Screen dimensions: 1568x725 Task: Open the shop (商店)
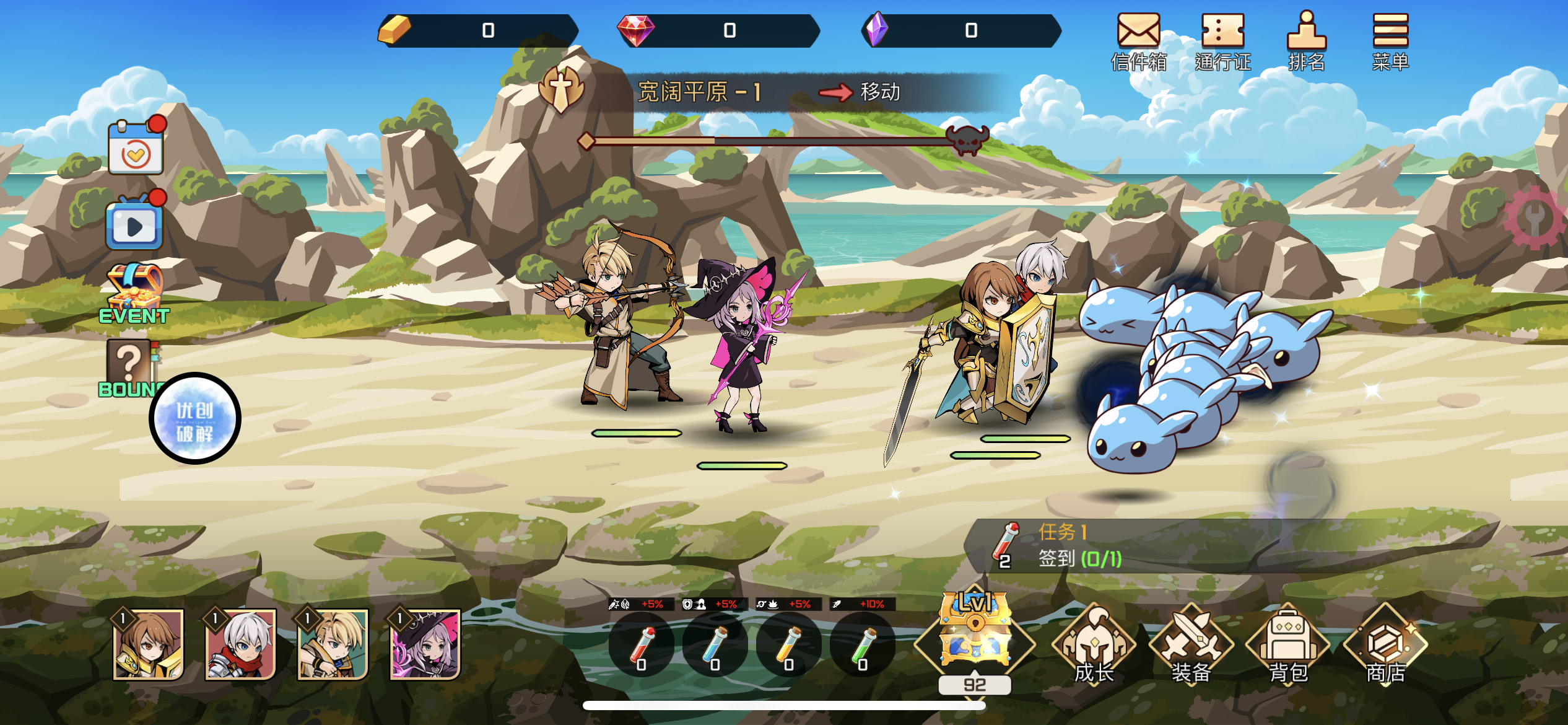1385,646
